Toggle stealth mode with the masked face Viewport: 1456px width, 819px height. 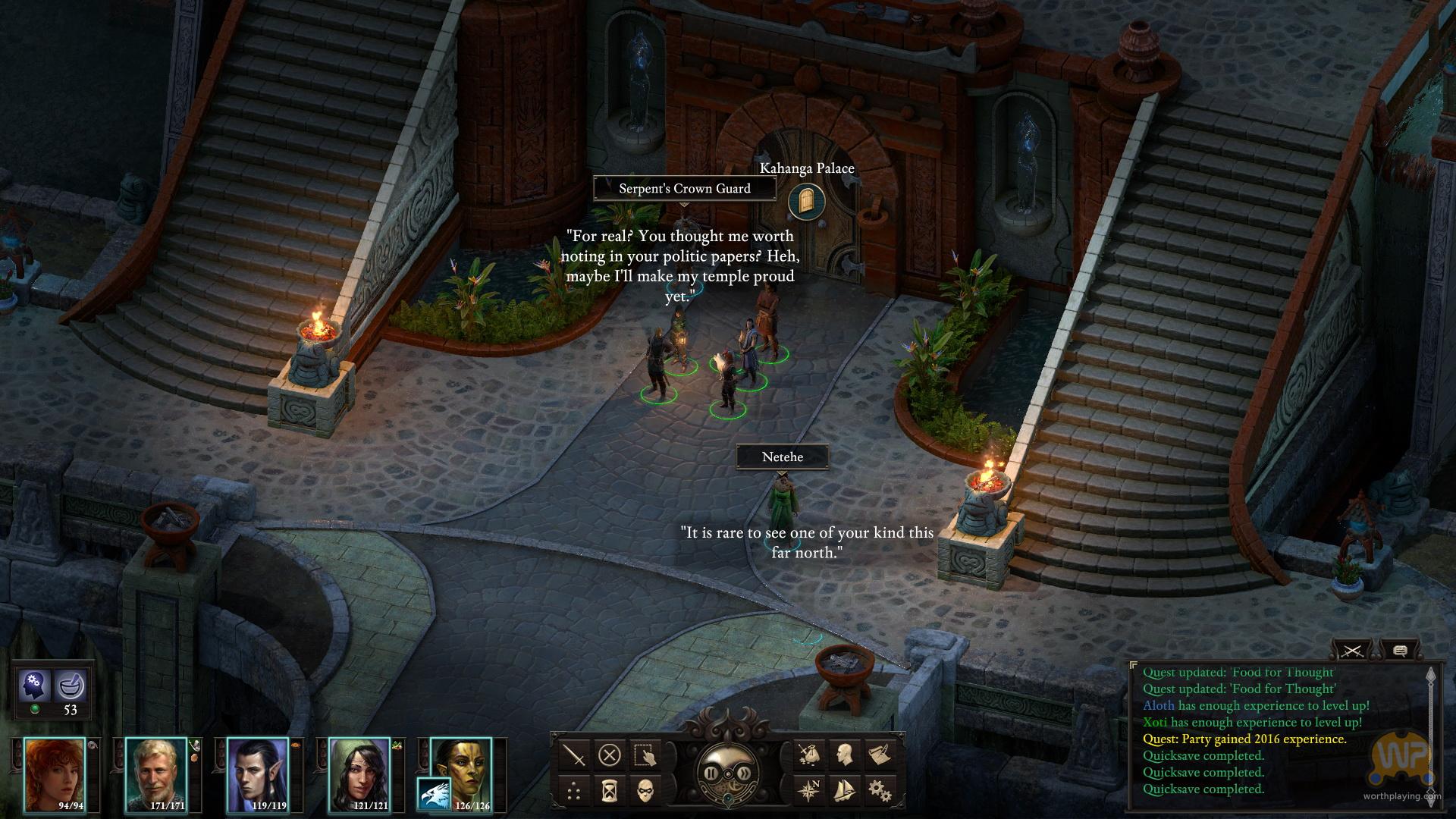click(x=645, y=792)
